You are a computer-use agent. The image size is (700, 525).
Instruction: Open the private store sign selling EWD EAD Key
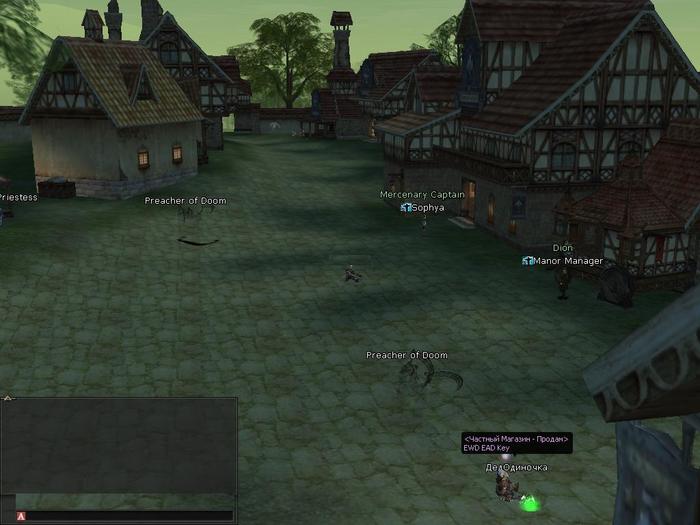tap(517, 443)
